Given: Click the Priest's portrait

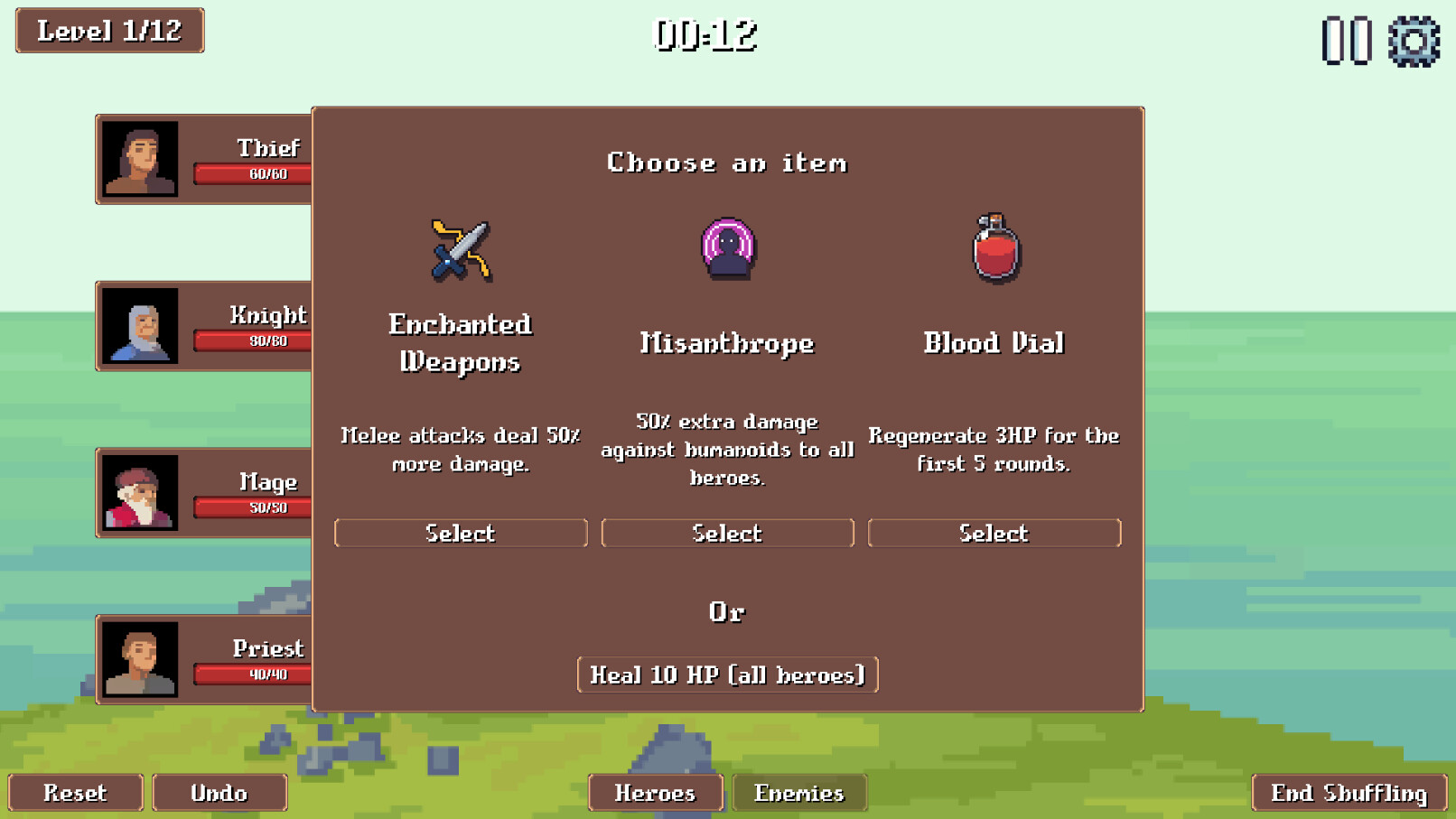Looking at the screenshot, I should 141,660.
